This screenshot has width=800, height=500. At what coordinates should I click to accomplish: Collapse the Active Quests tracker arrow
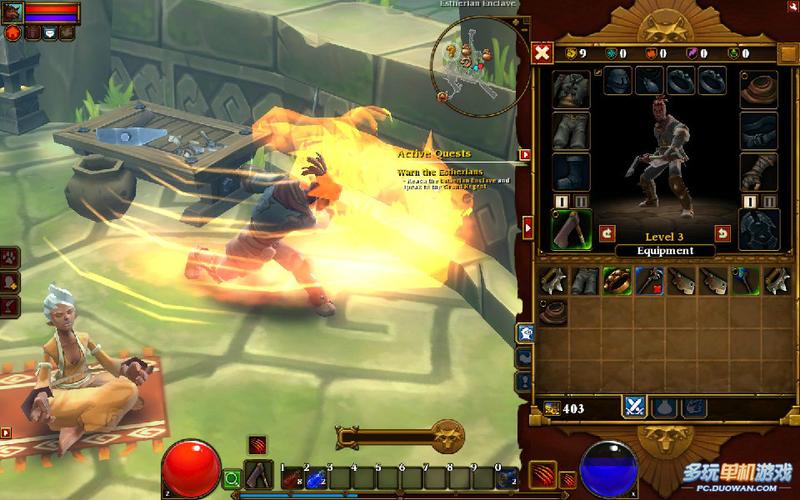click(524, 155)
